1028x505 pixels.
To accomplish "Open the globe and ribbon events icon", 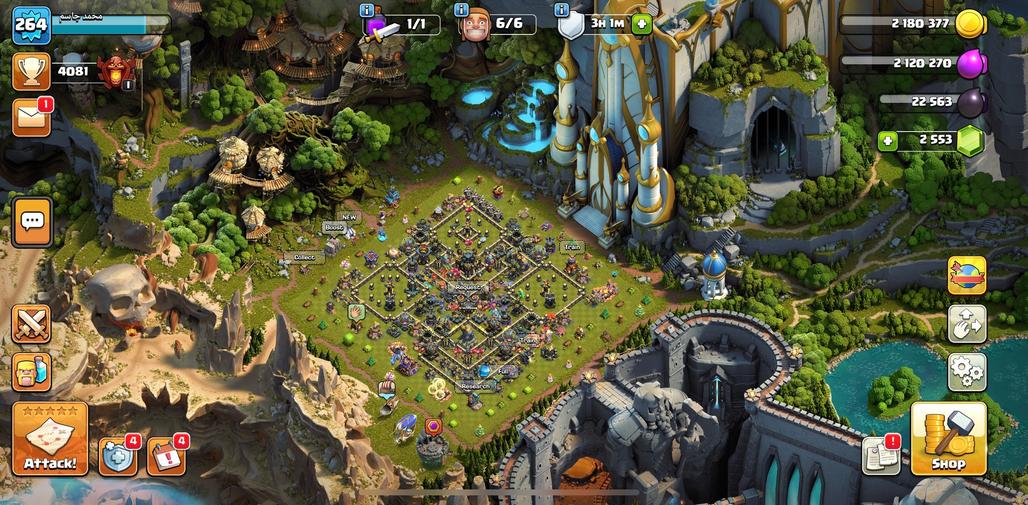I will [x=967, y=276].
